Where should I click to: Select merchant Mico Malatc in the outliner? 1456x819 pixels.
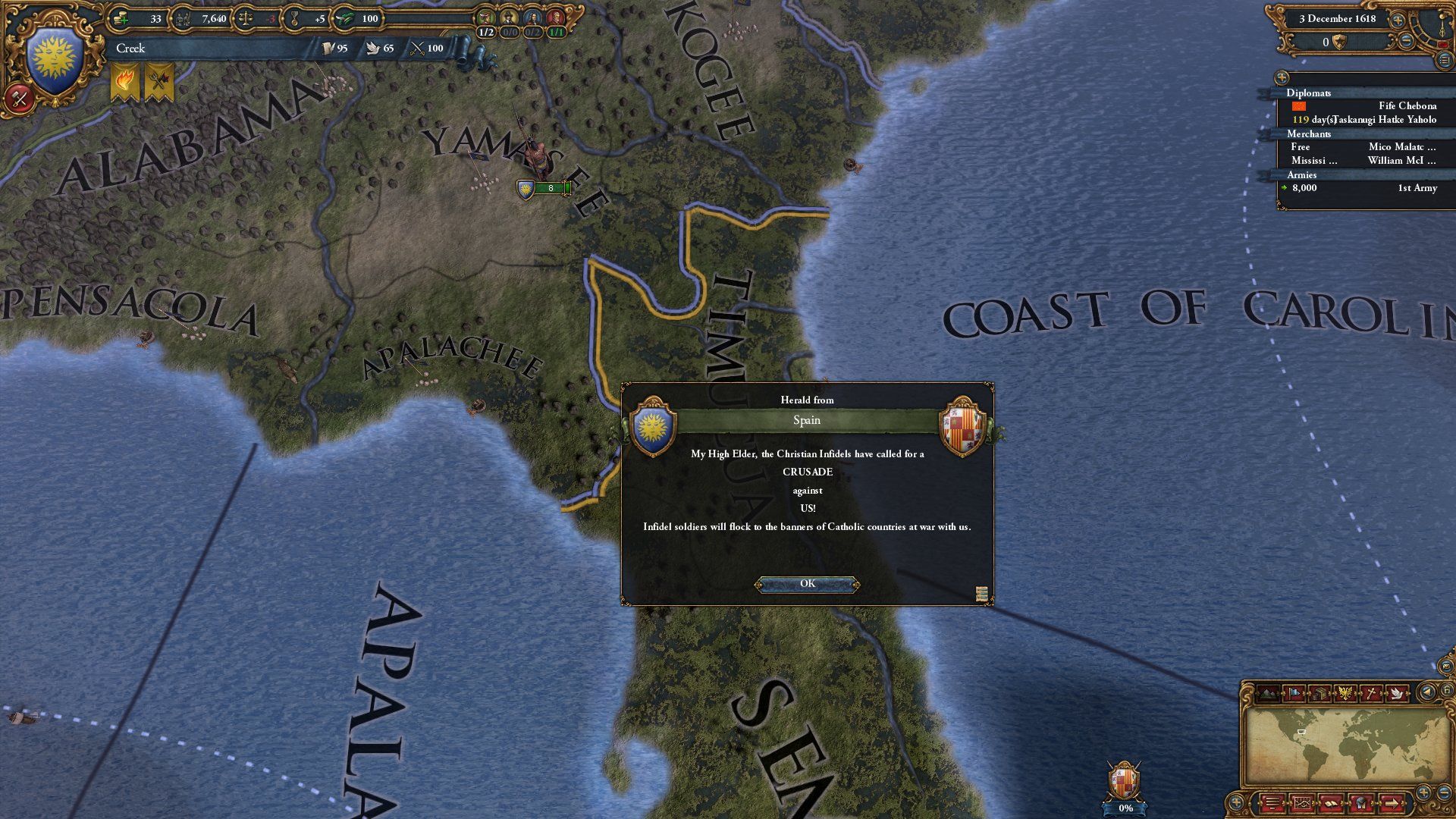click(x=1401, y=147)
